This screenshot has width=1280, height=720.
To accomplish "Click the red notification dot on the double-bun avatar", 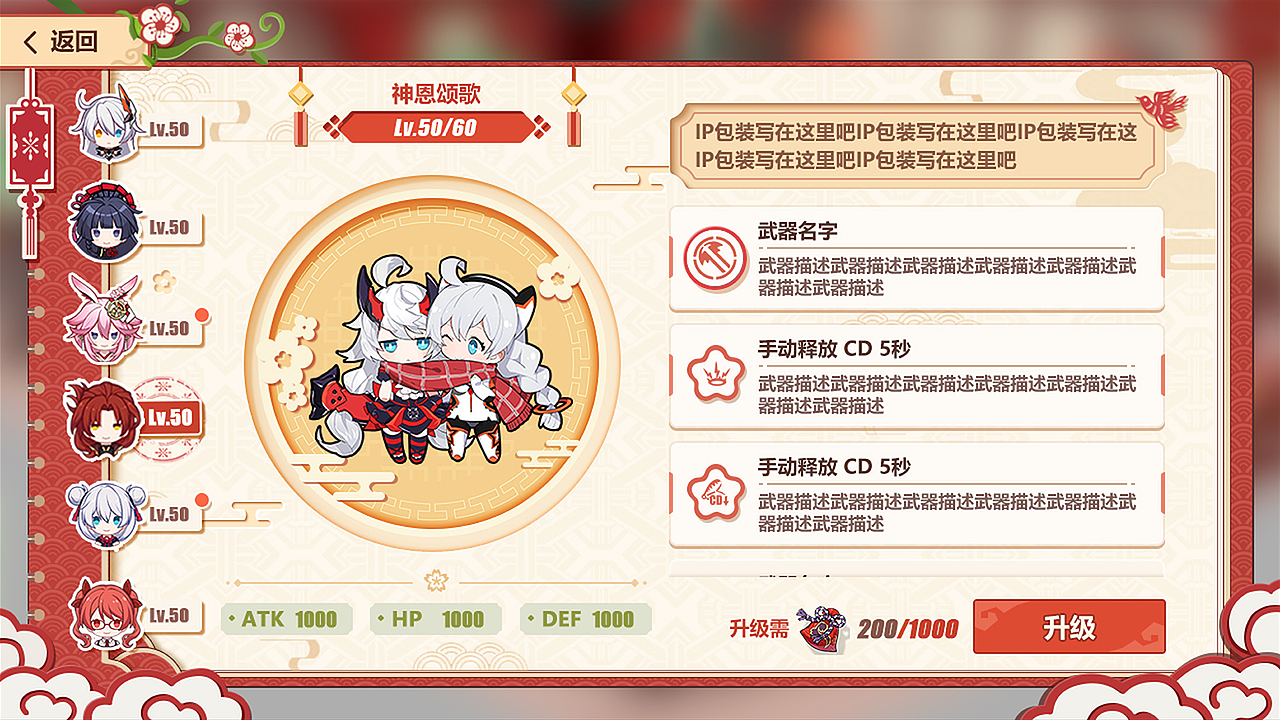I will (200, 497).
